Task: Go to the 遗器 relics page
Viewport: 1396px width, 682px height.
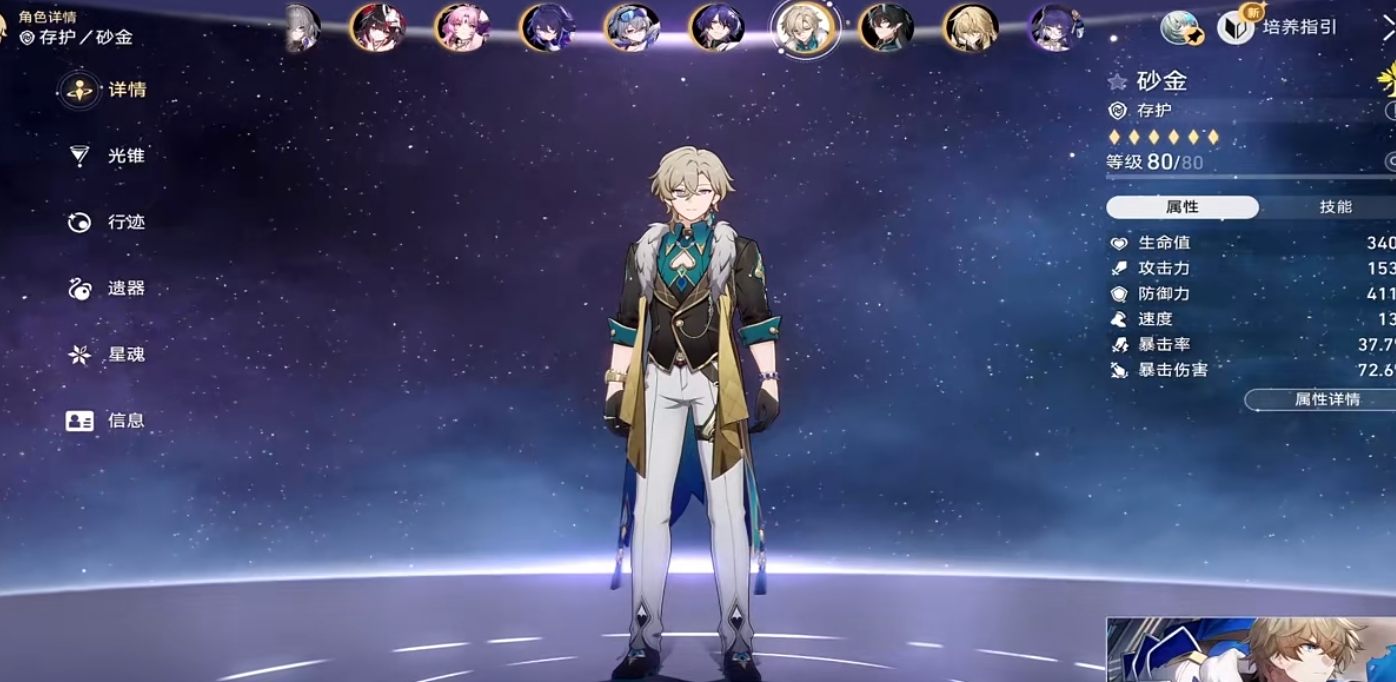Action: click(108, 288)
